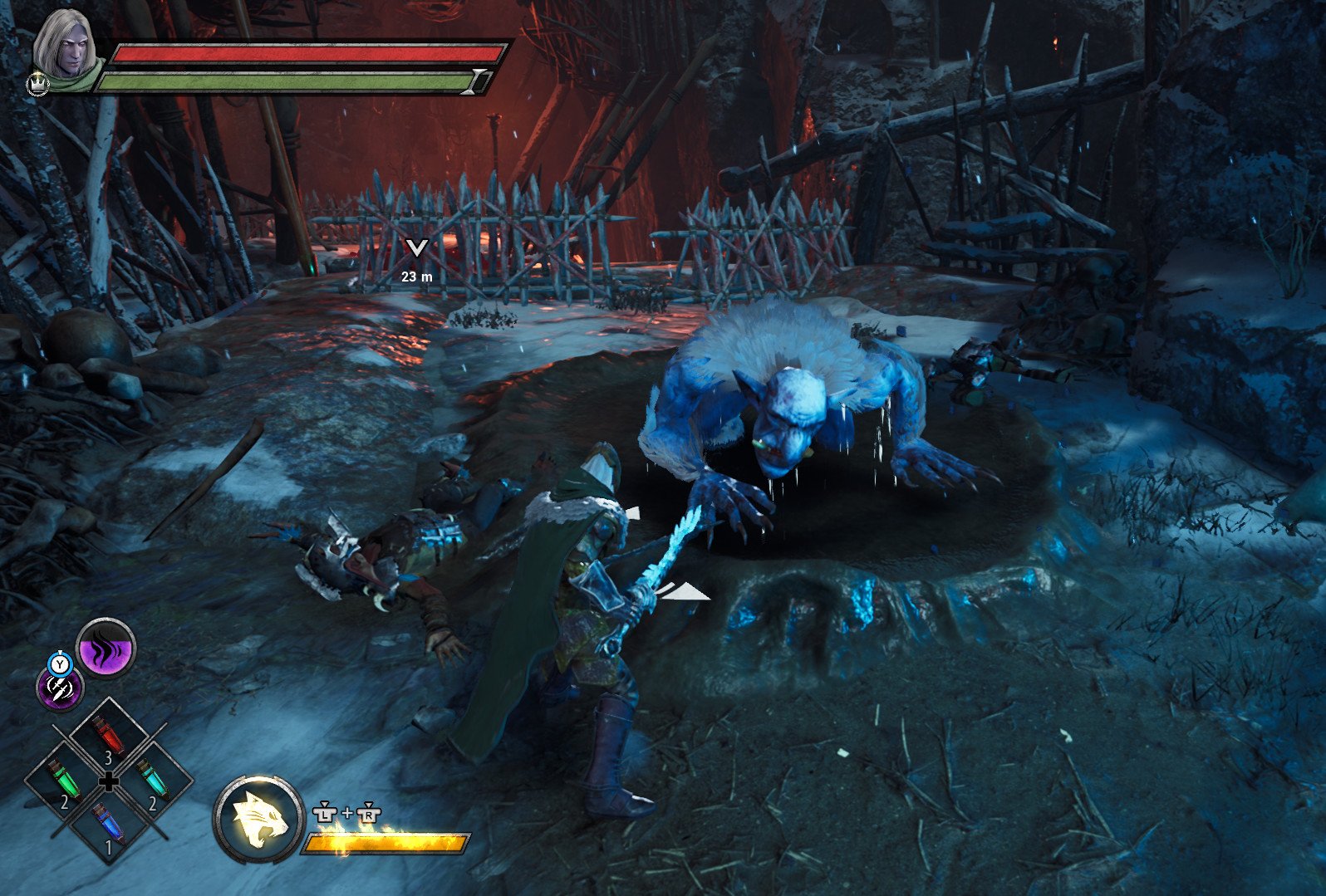Activate the glowing panther ultimate ability
The image size is (1326, 896).
click(x=259, y=819)
